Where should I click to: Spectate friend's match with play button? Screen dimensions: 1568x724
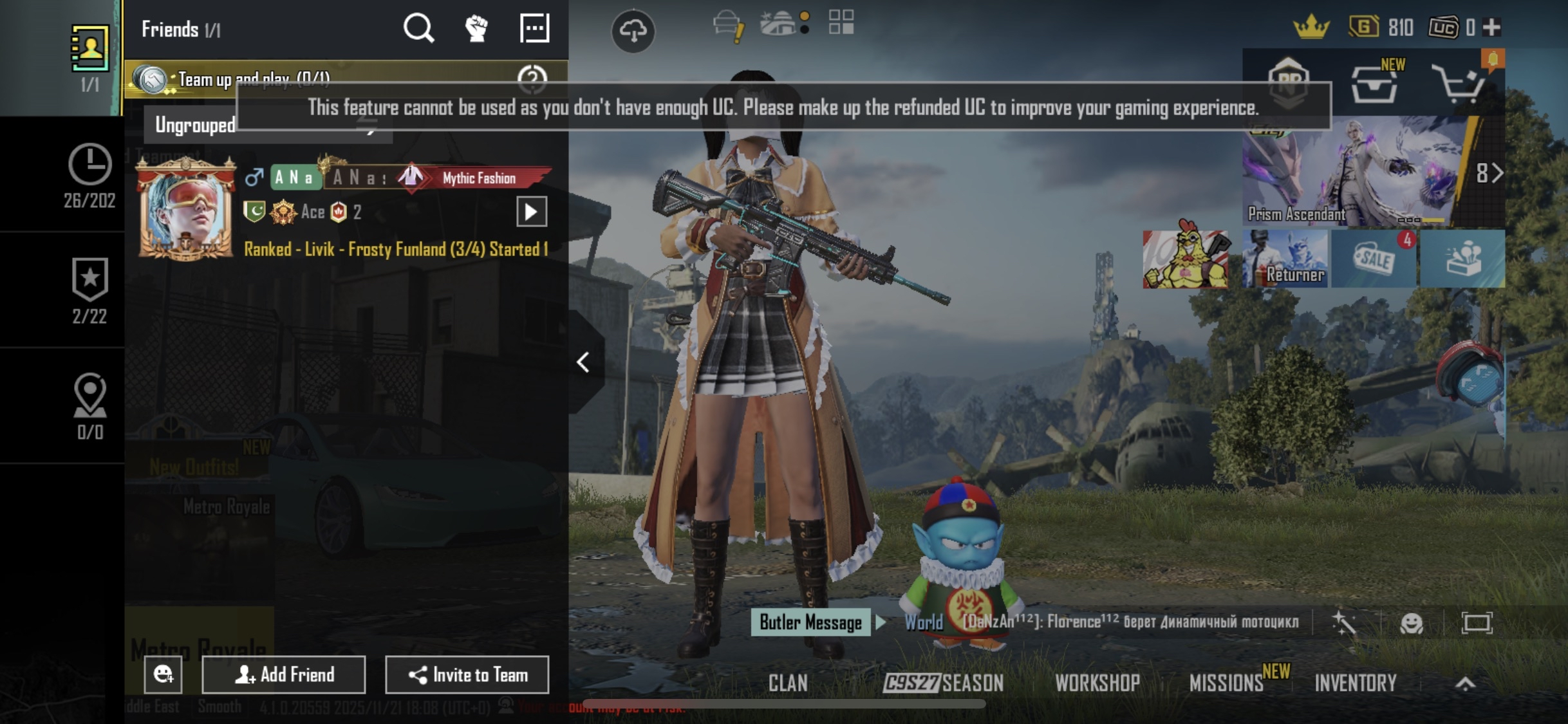coord(532,212)
